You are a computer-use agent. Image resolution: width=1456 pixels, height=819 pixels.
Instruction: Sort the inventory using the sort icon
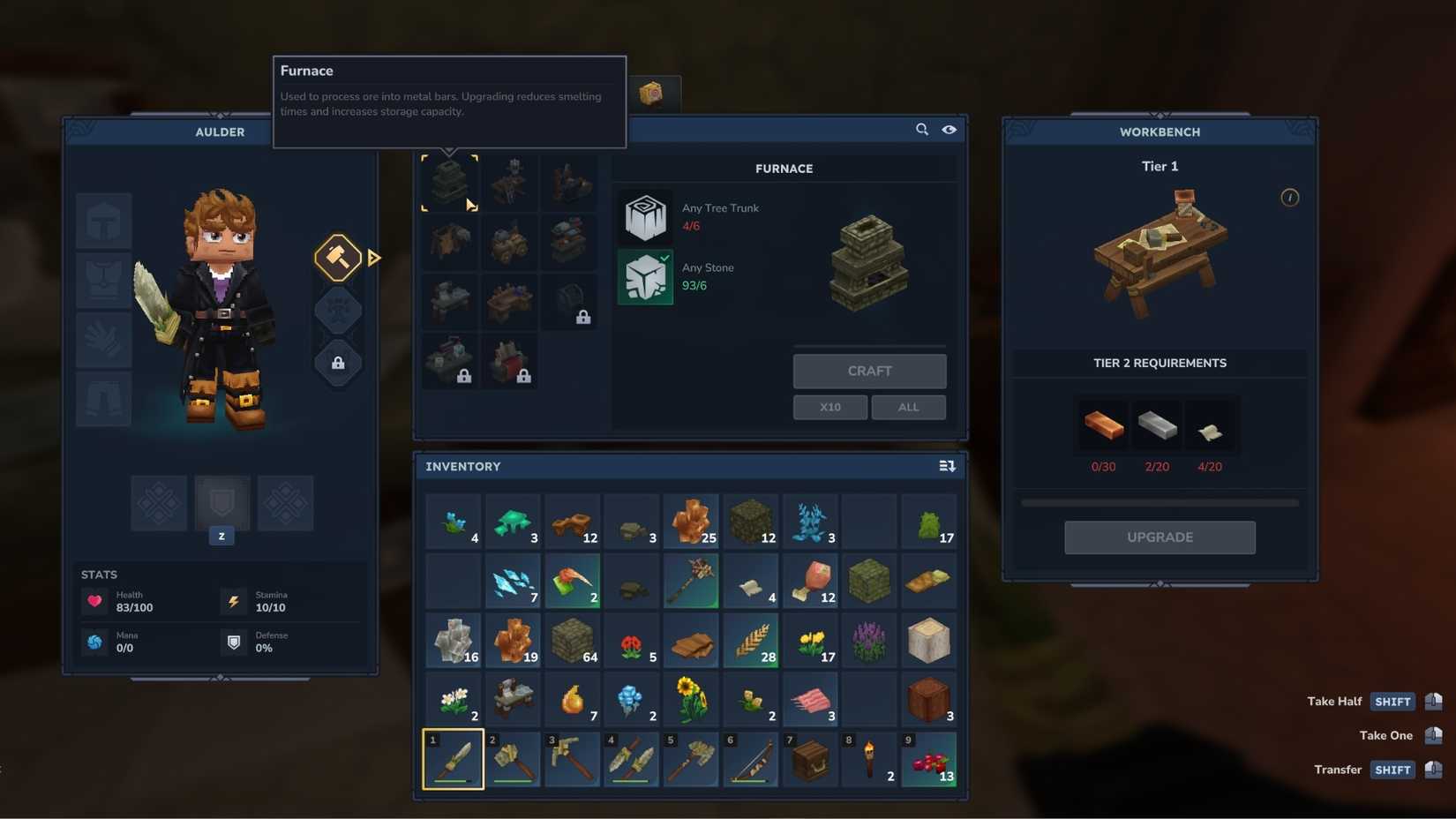[x=946, y=466]
